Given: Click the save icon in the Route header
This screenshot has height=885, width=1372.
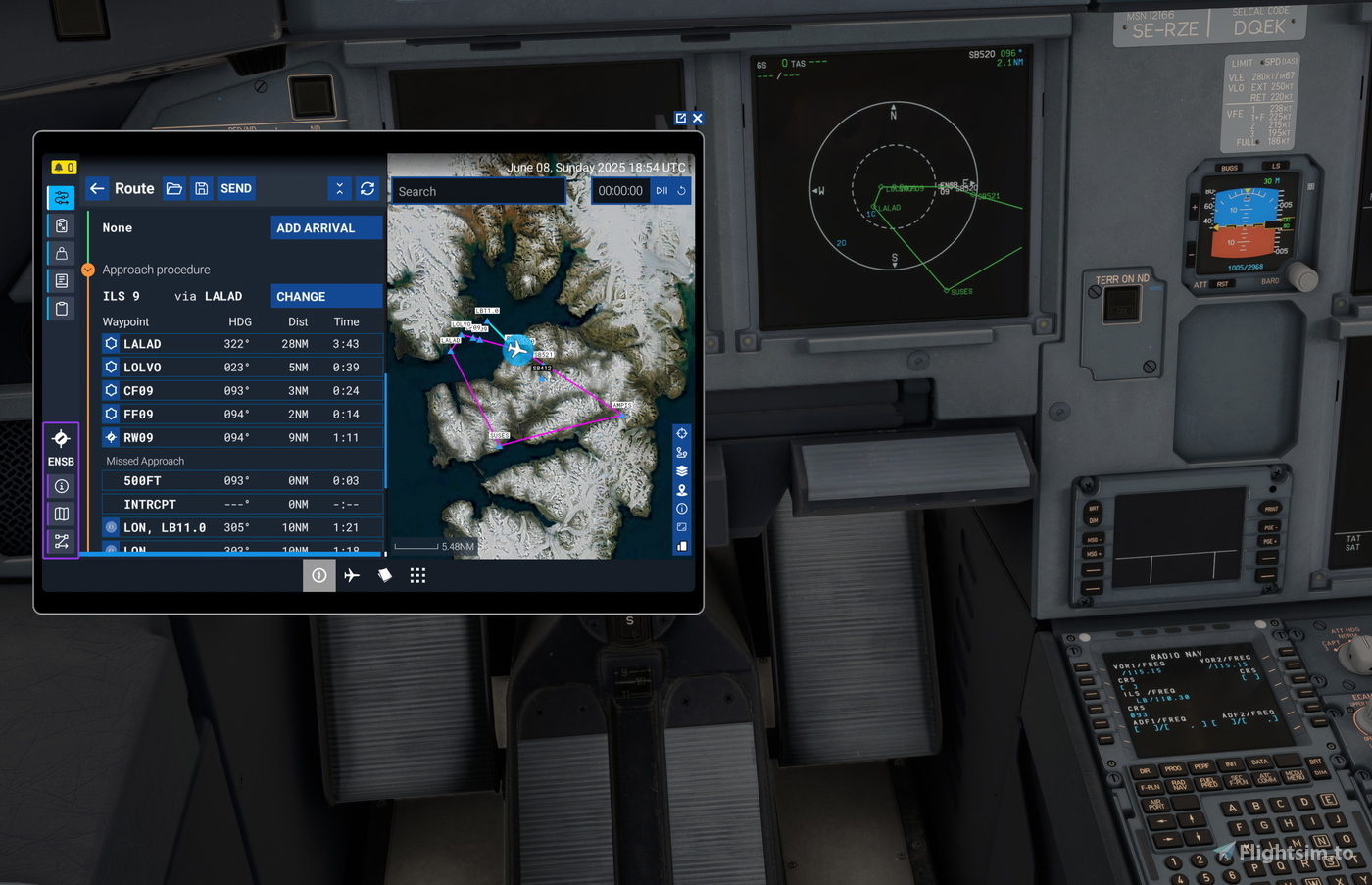Looking at the screenshot, I should click(201, 188).
